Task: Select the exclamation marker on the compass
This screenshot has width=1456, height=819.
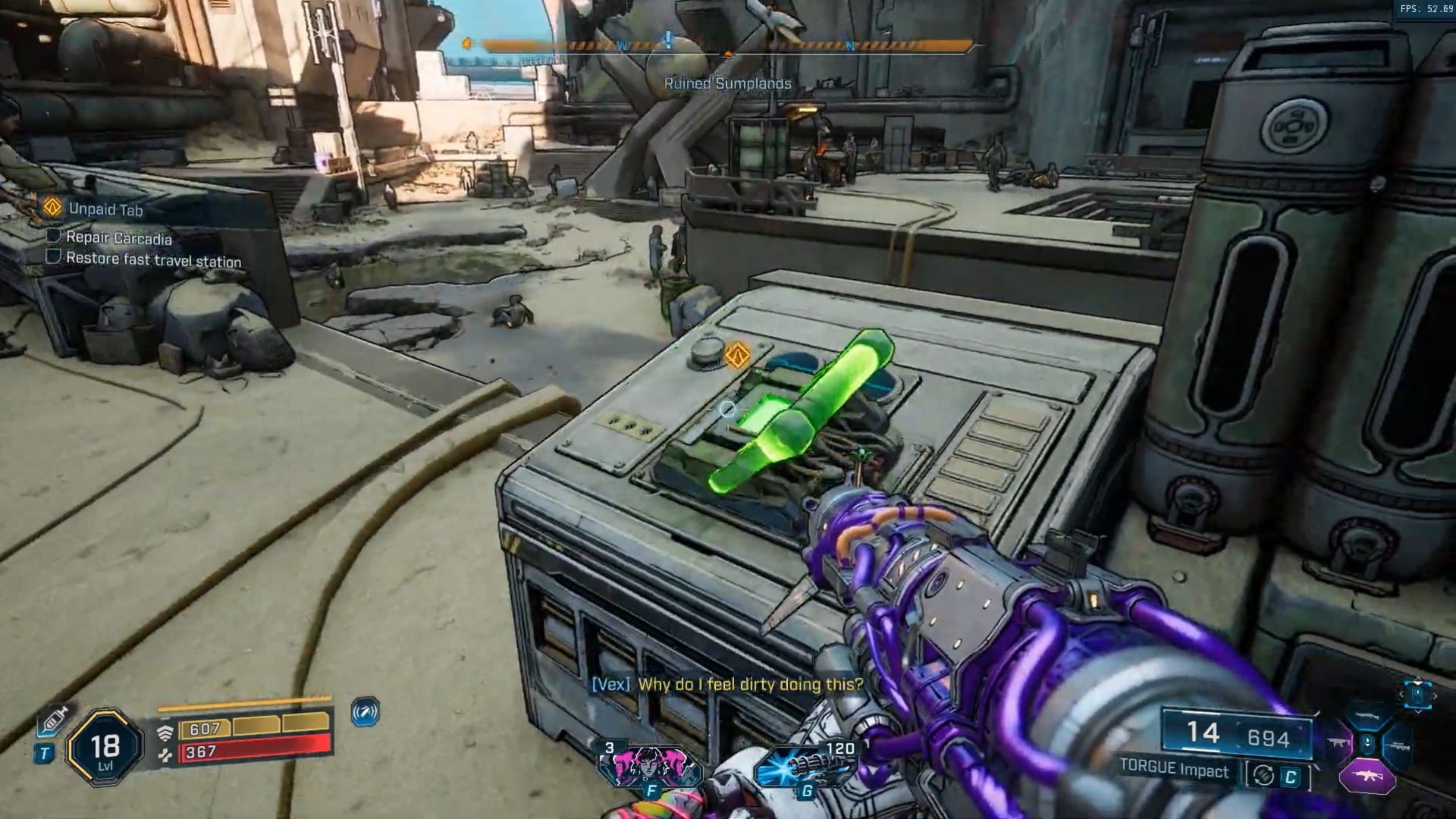Action: [x=668, y=38]
